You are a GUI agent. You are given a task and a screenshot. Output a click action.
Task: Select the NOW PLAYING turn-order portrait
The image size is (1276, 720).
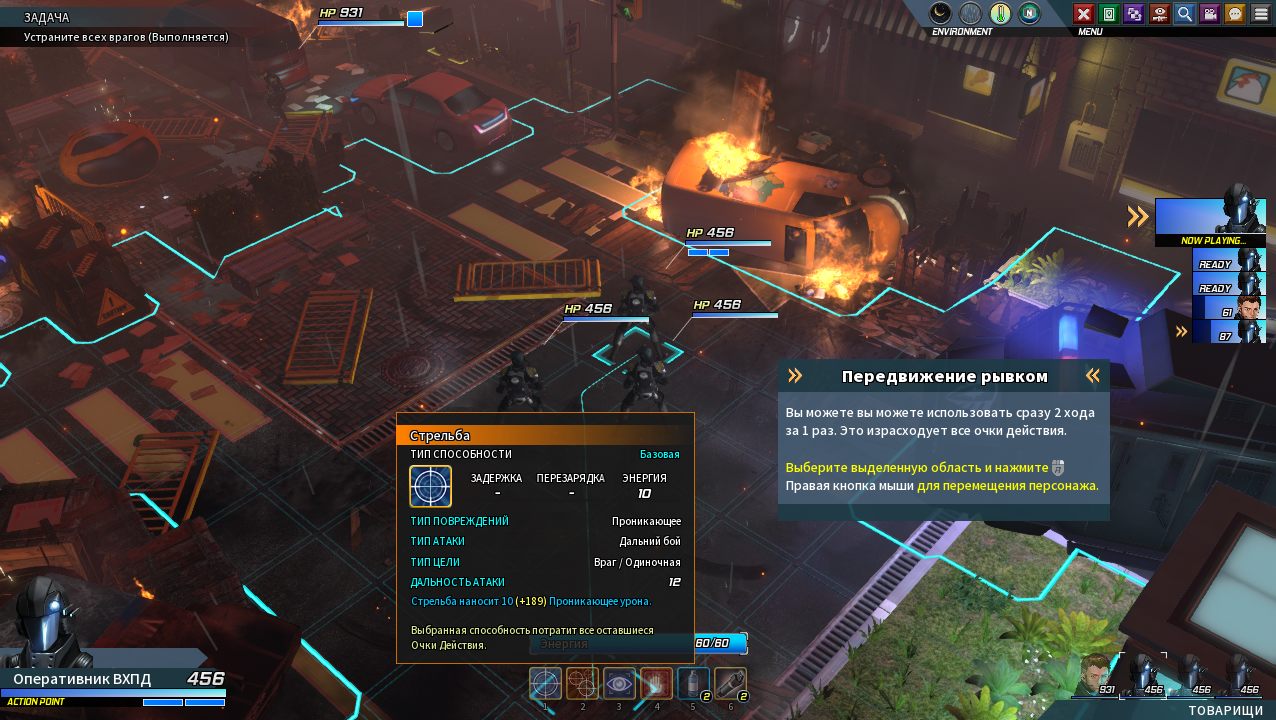pyautogui.click(x=1210, y=219)
